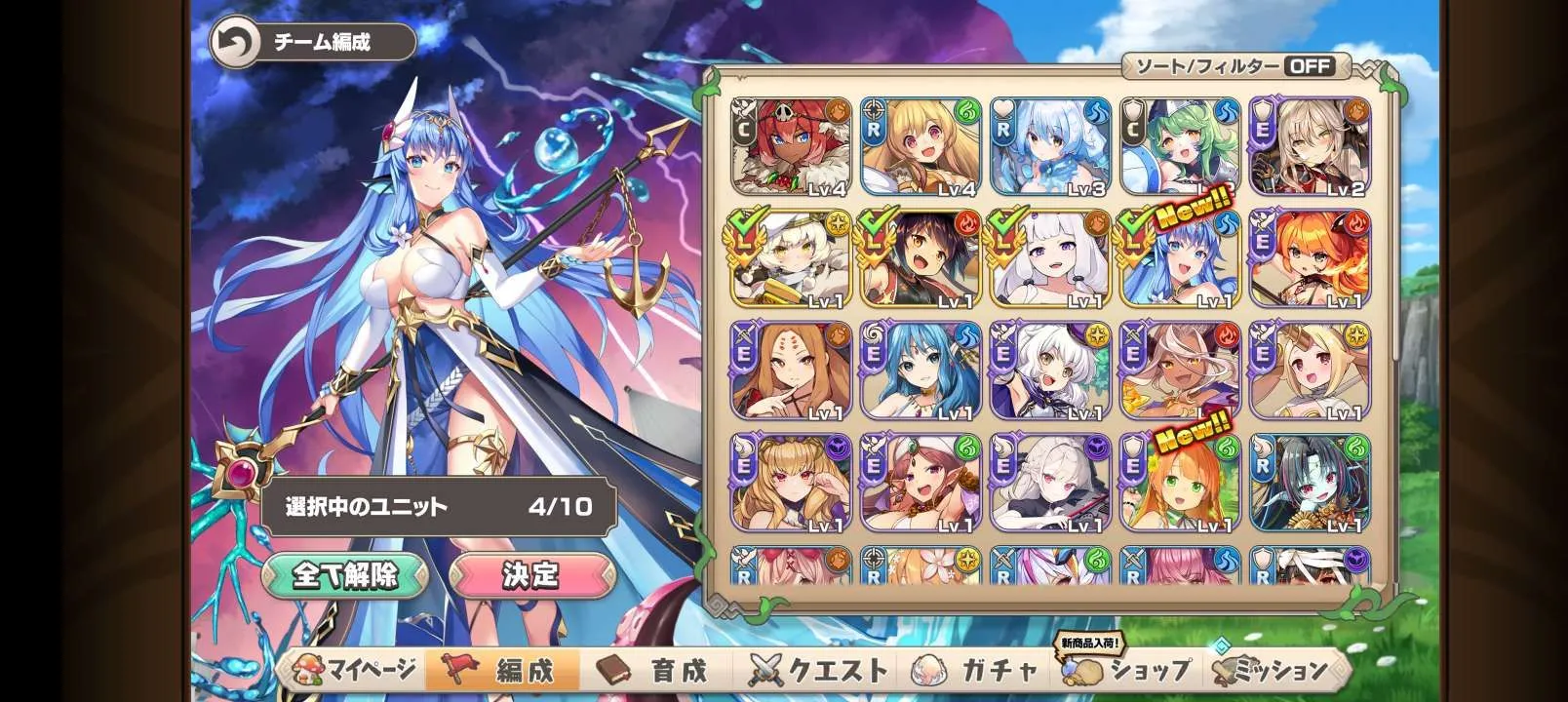Confirm the team with 決定
The width and height of the screenshot is (1568, 702).
[530, 575]
